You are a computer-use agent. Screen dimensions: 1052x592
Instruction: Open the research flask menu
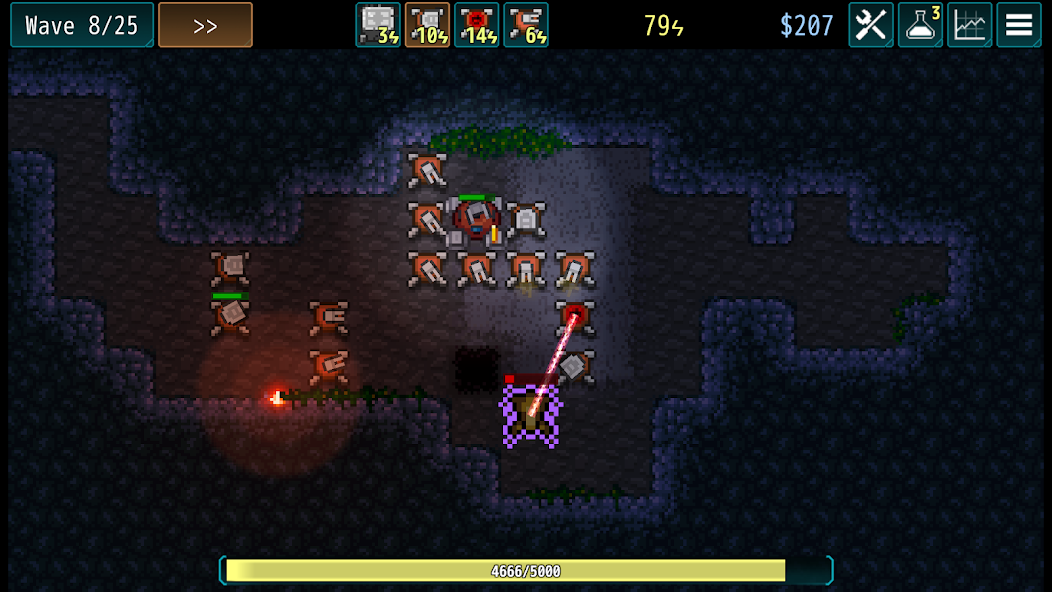[920, 25]
